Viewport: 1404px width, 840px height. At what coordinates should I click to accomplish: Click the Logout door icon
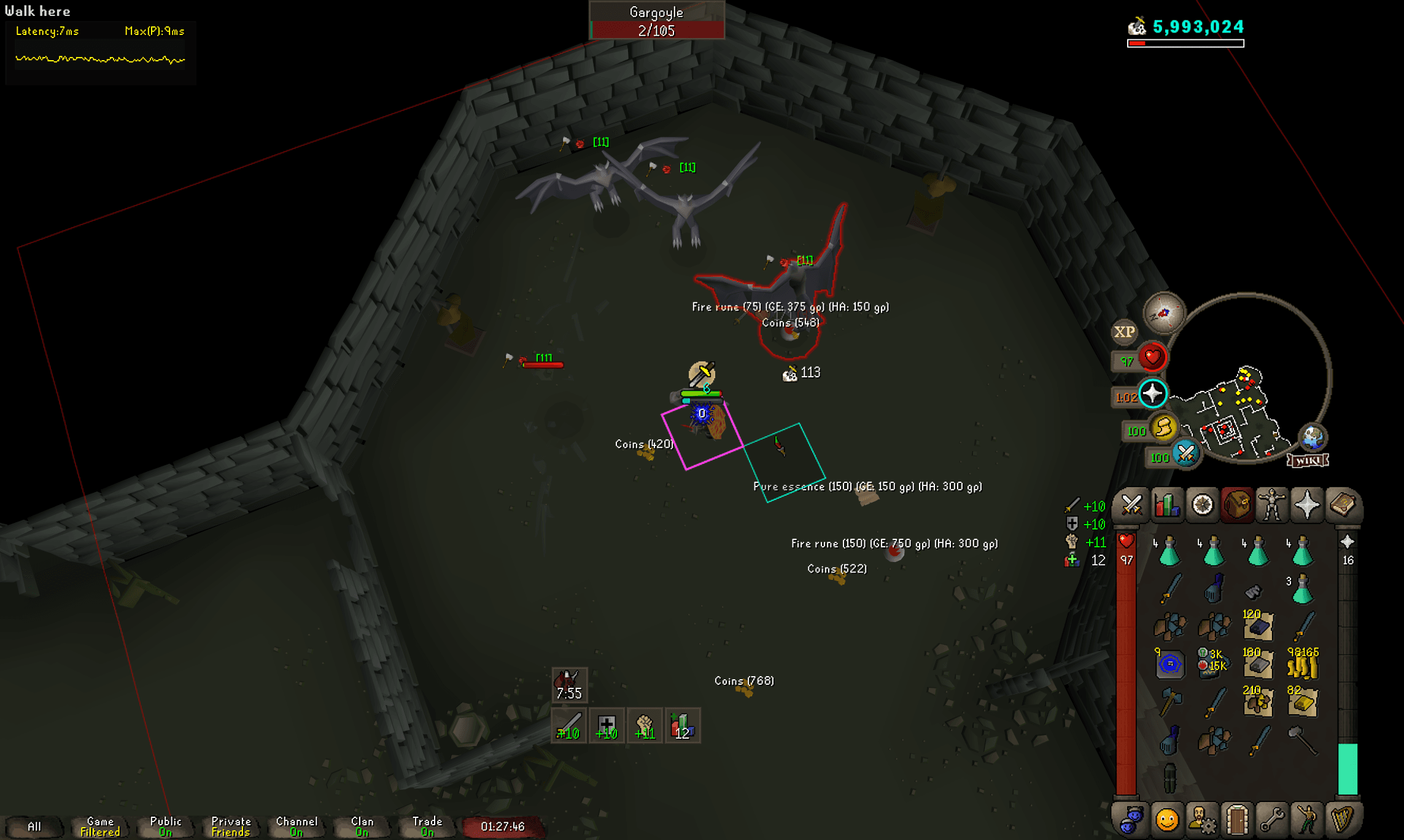(x=1238, y=820)
